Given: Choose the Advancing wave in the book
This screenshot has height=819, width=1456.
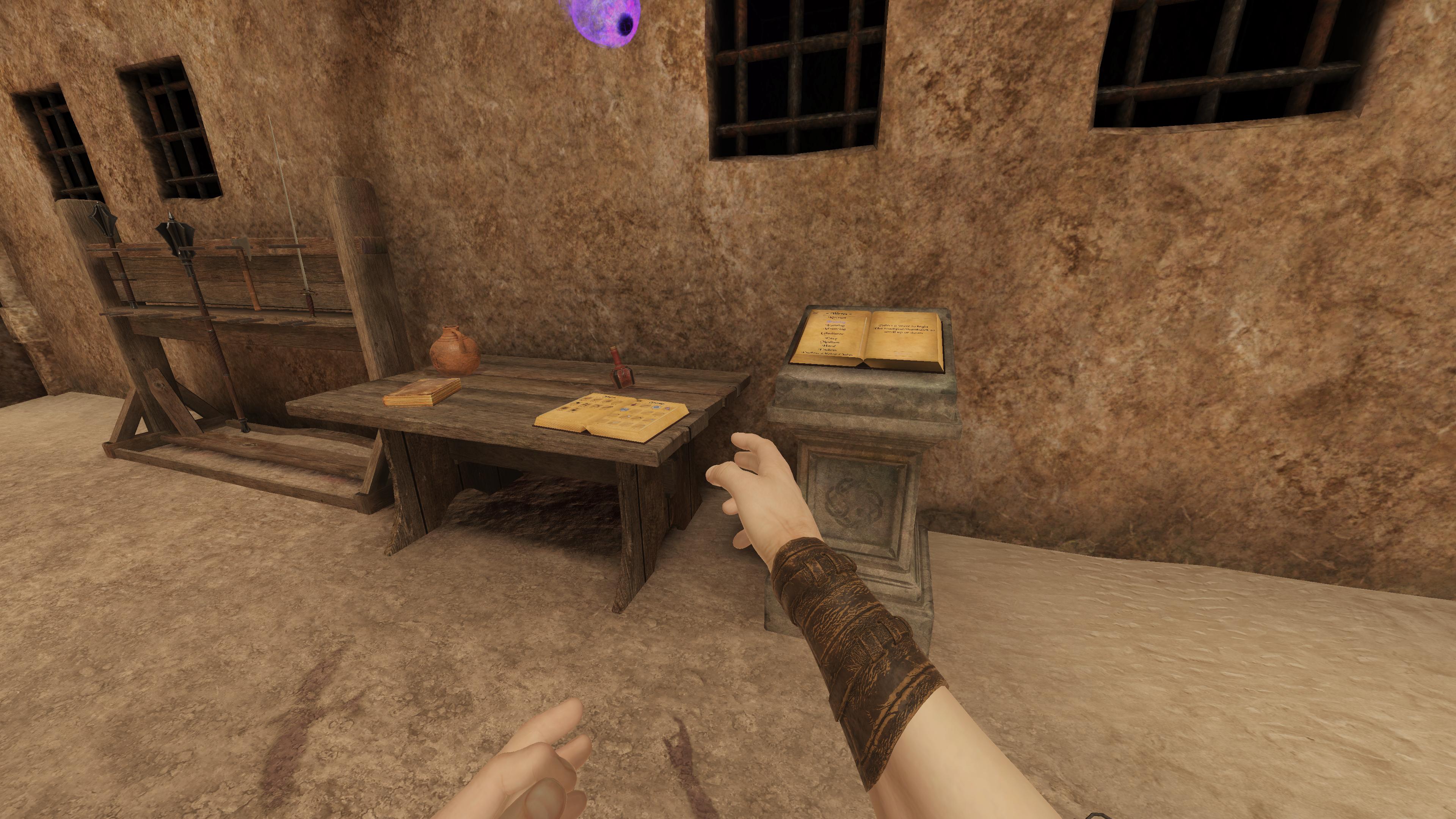Looking at the screenshot, I should tap(834, 329).
